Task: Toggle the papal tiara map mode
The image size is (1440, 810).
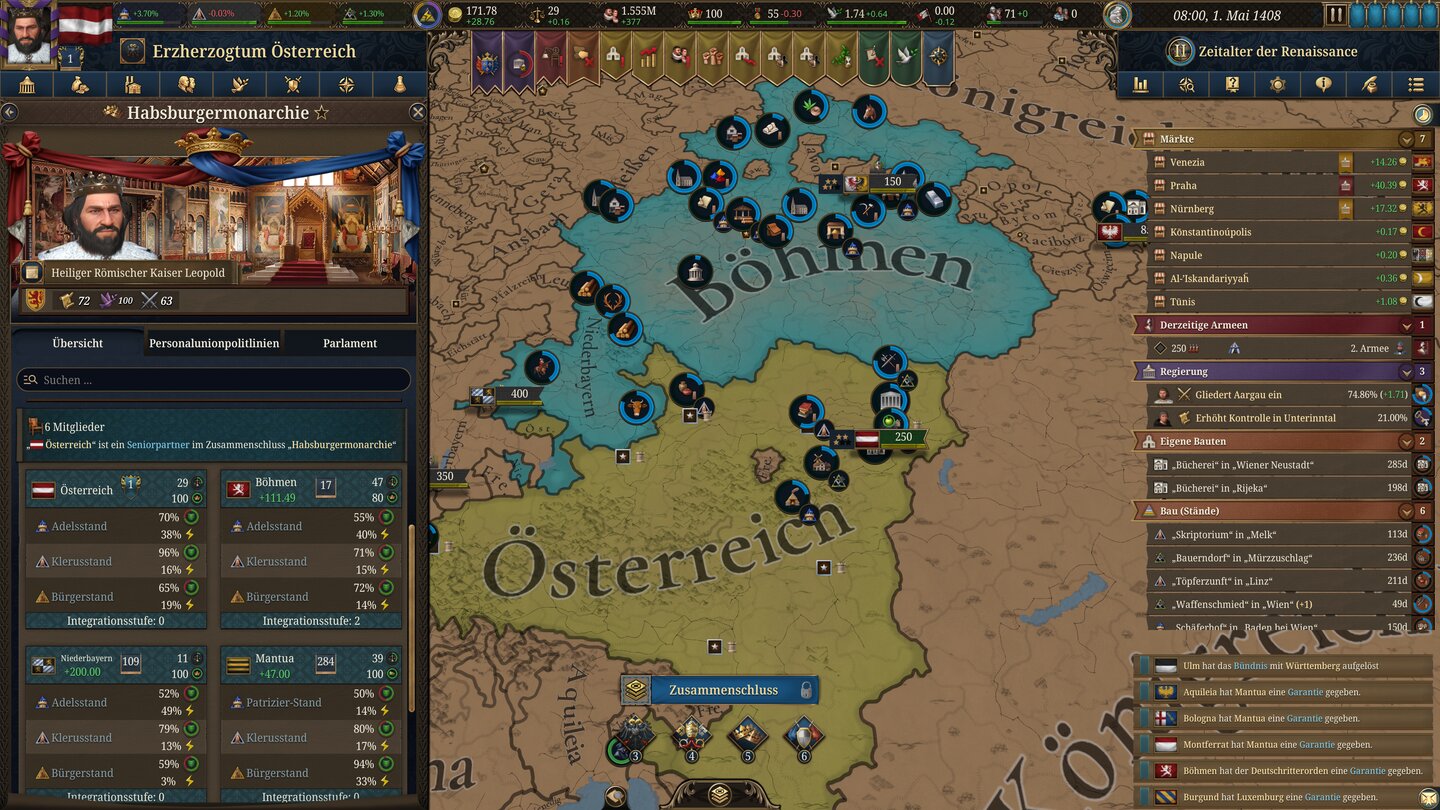Action: click(x=692, y=732)
